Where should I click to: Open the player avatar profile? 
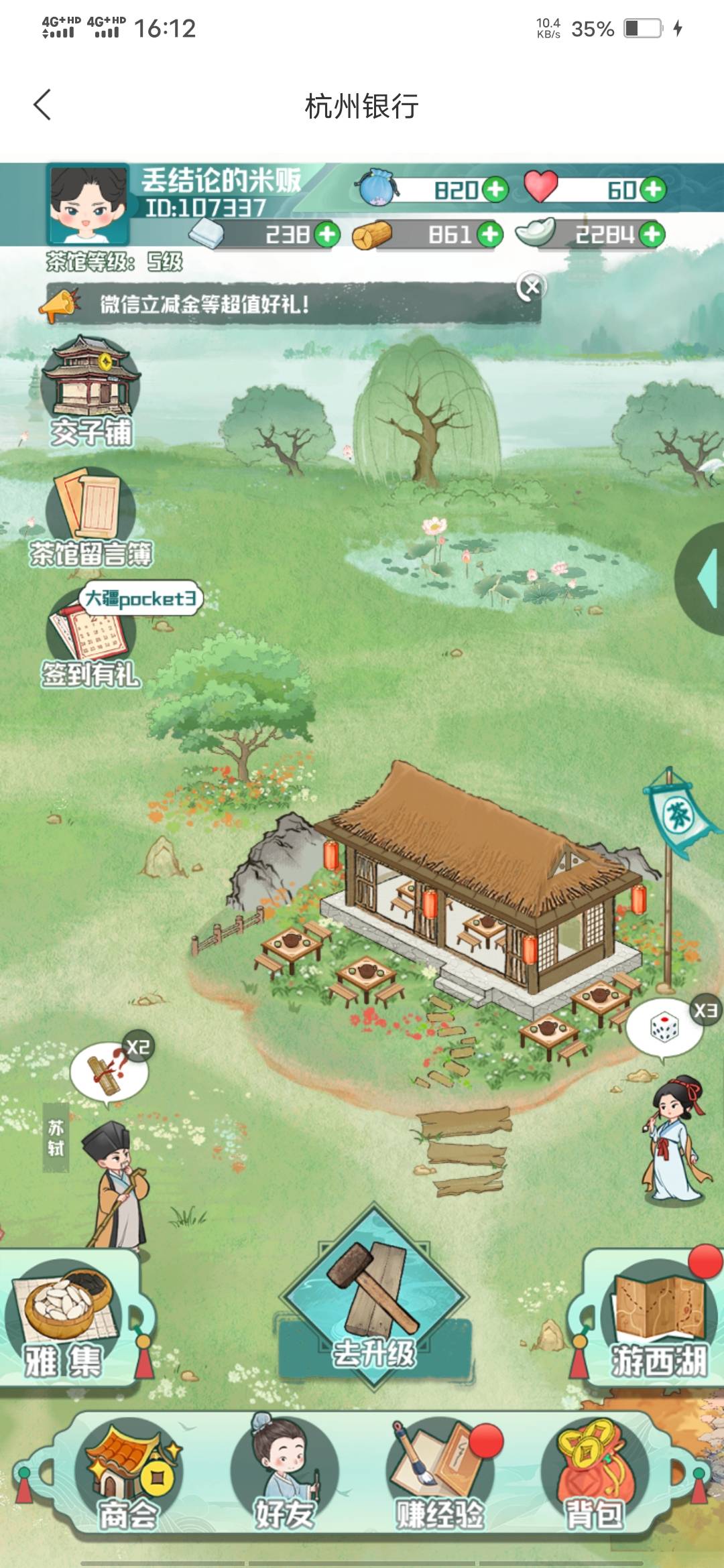click(x=87, y=204)
